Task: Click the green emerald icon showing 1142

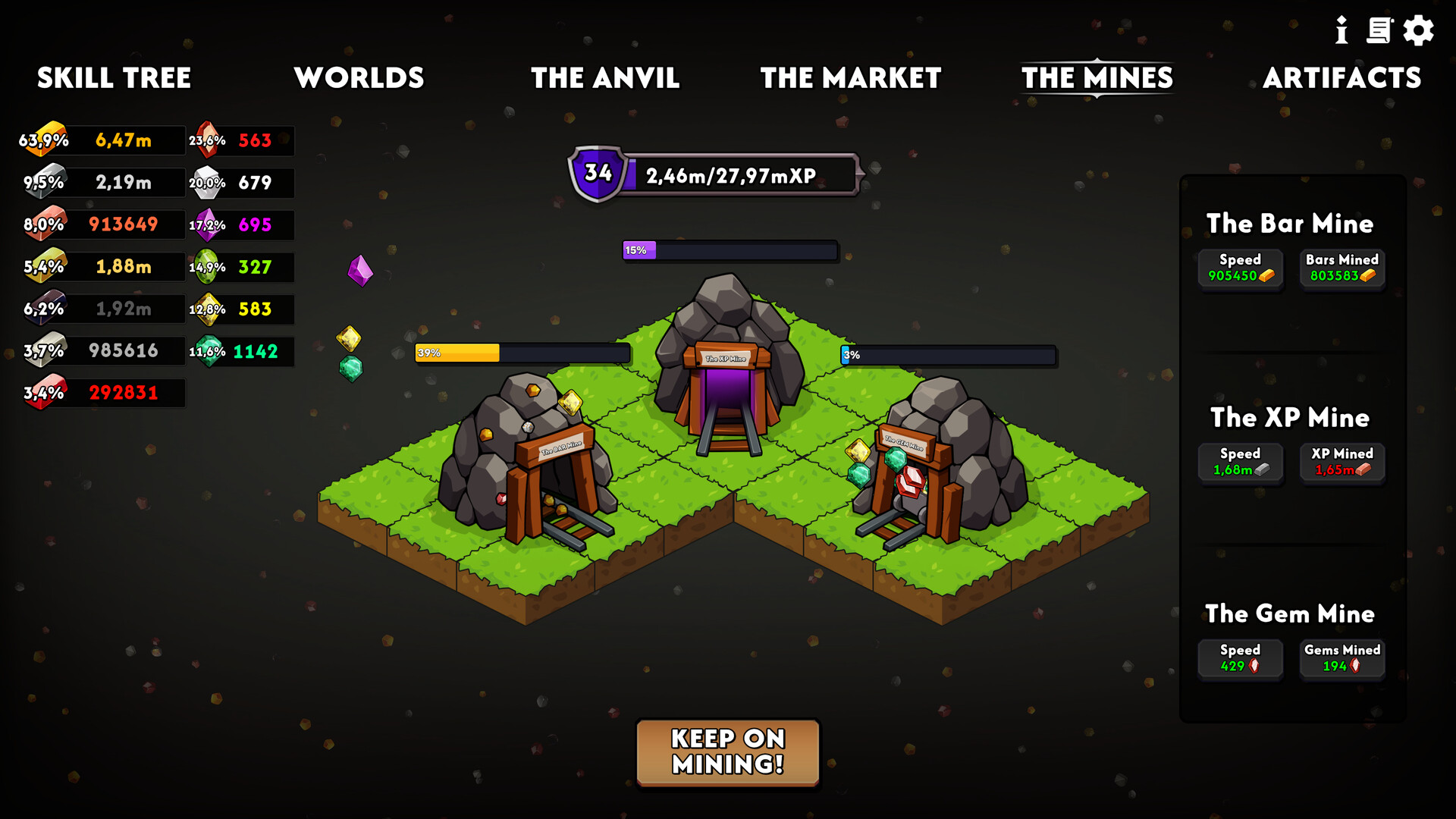Action: (207, 351)
